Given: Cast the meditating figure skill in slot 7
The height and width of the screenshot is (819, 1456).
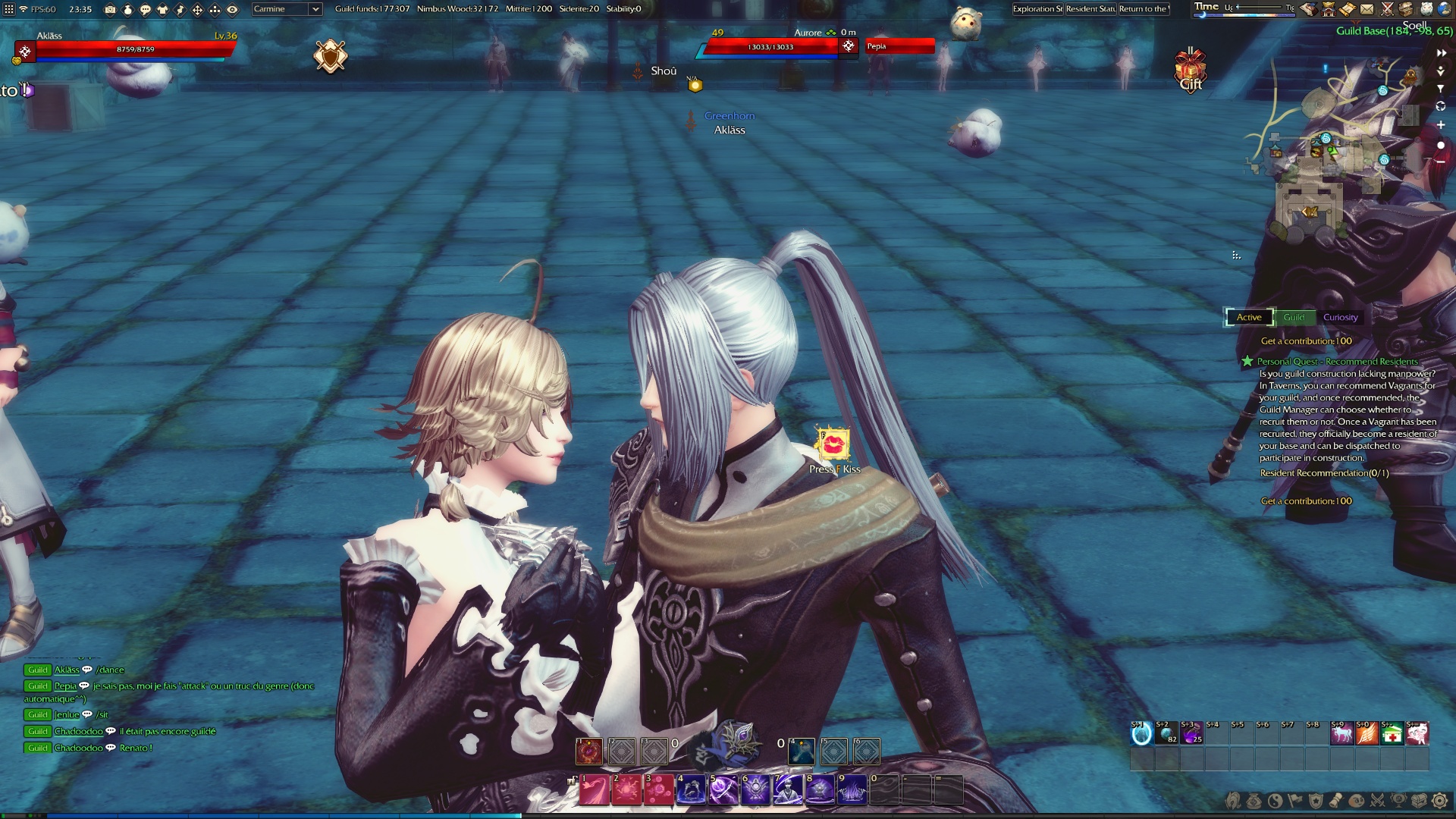Looking at the screenshot, I should click(787, 790).
